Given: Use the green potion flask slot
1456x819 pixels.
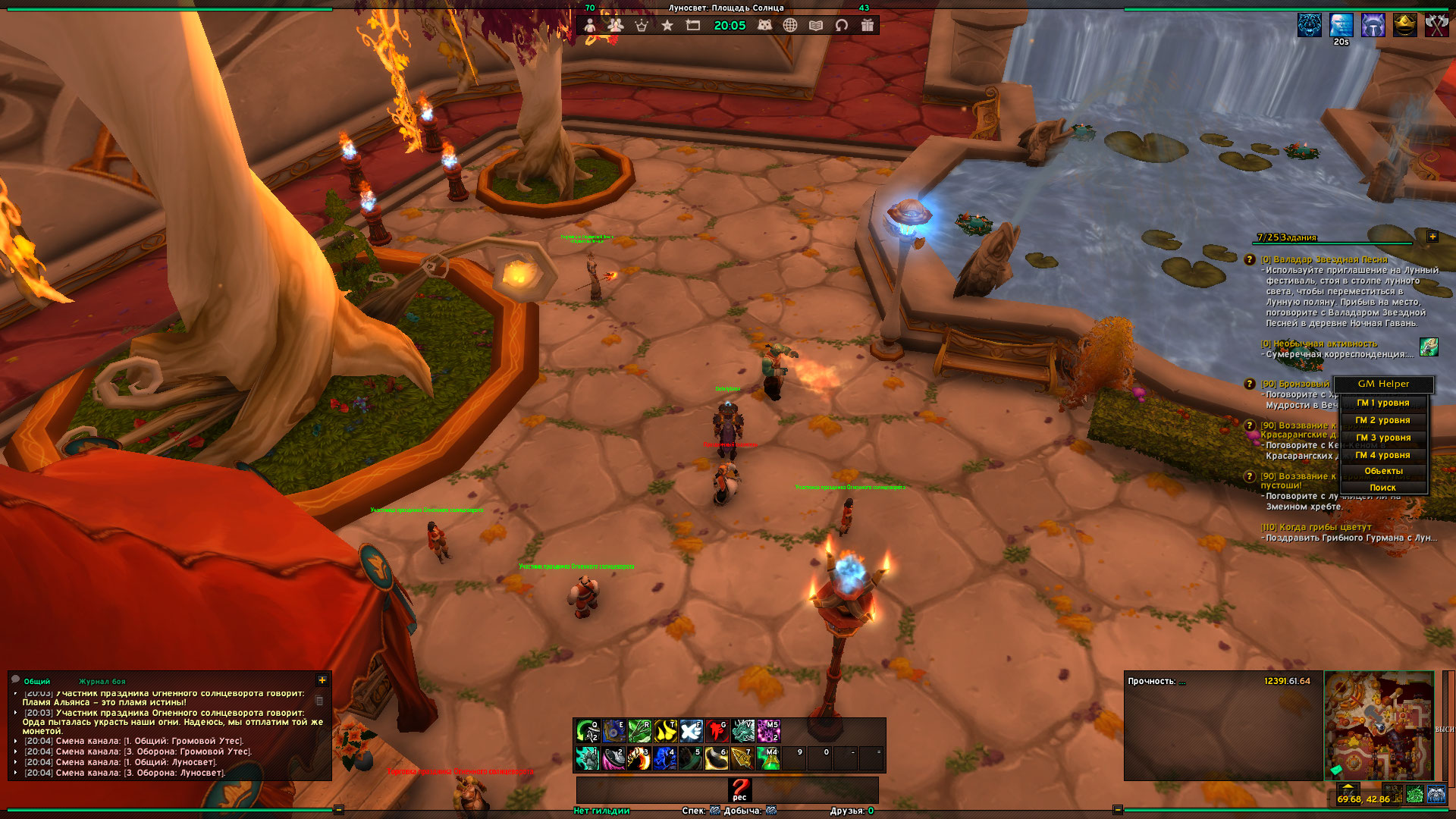Looking at the screenshot, I should [768, 758].
